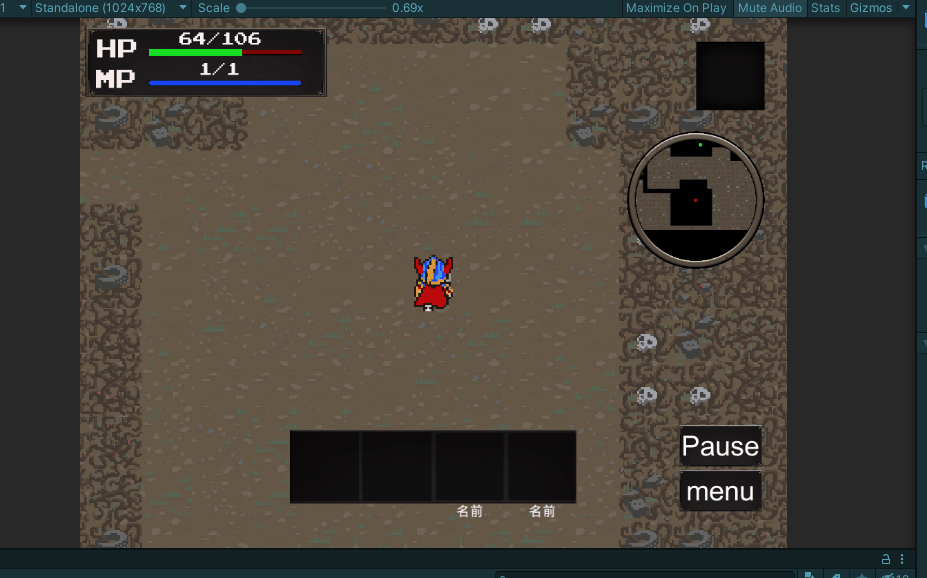The height and width of the screenshot is (578, 927).
Task: Open the menu button
Action: (x=720, y=492)
